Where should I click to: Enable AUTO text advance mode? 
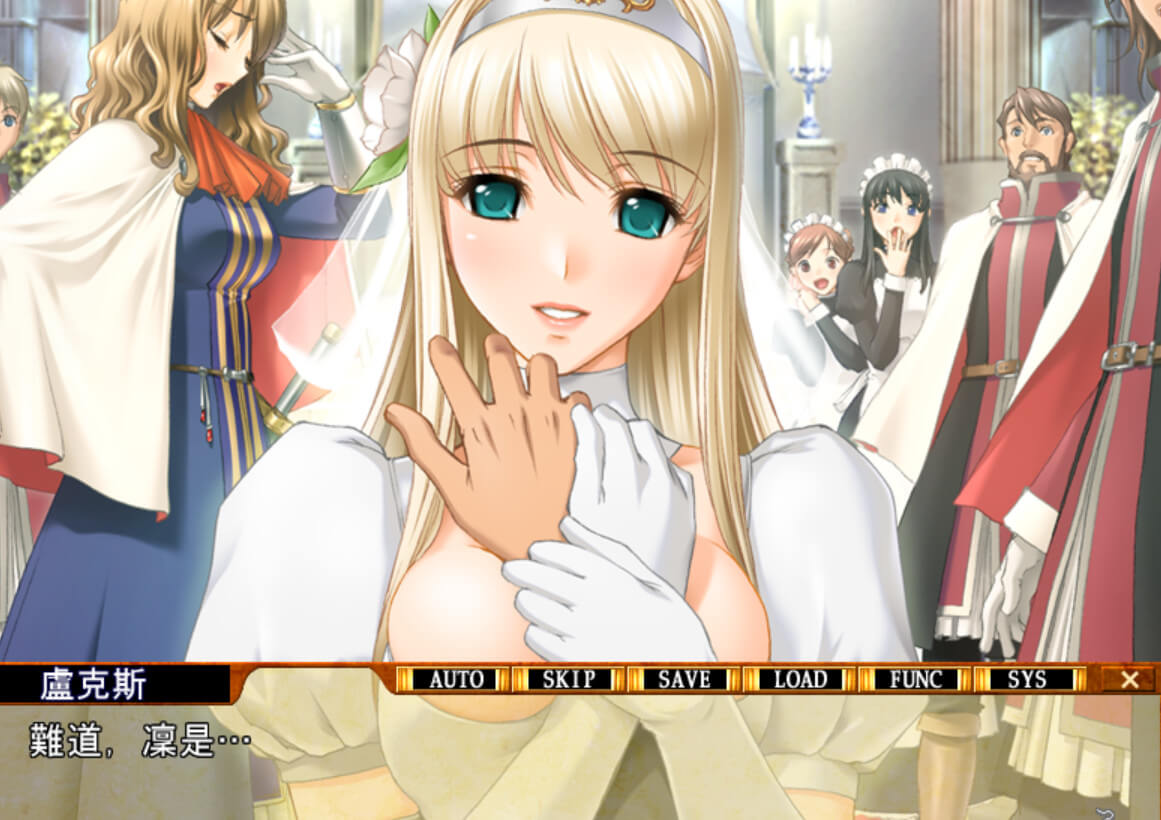coord(455,680)
